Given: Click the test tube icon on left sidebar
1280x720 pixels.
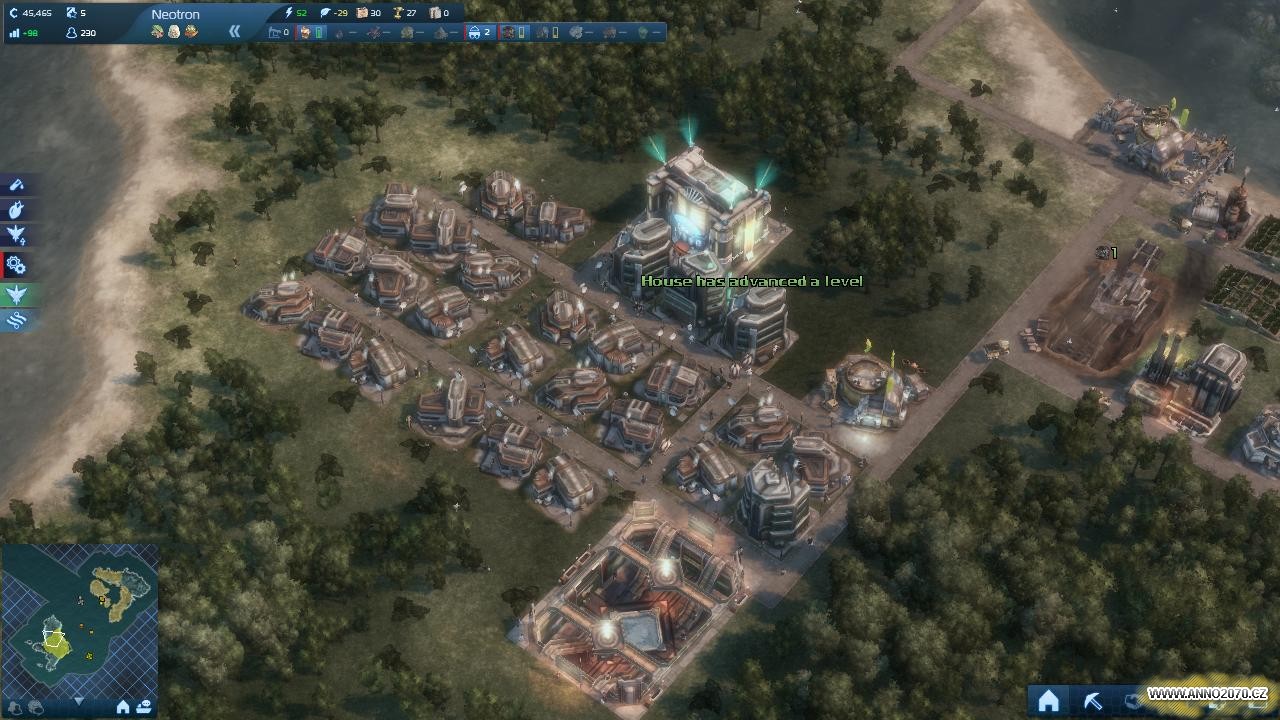Looking at the screenshot, I should point(17,184).
